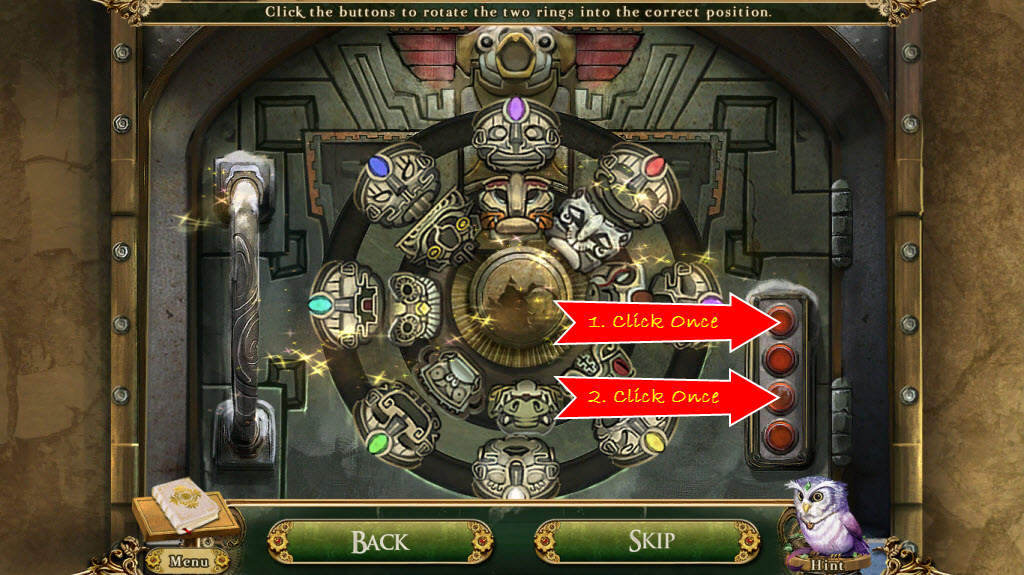Screen dimensions: 1024x575
Task: Go back with the Back button
Action: tap(380, 542)
